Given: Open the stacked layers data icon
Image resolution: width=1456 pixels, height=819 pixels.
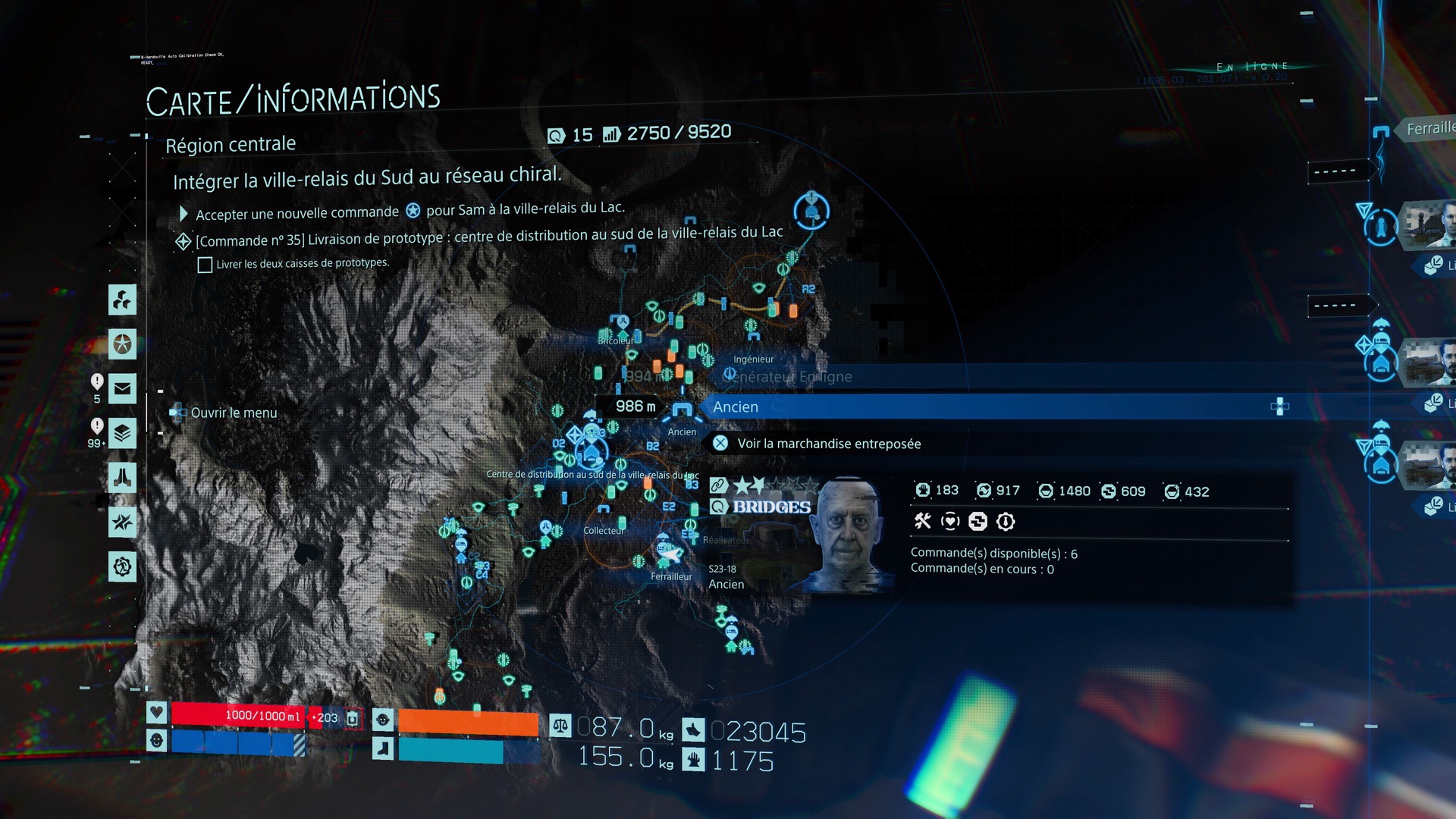Looking at the screenshot, I should pyautogui.click(x=122, y=434).
